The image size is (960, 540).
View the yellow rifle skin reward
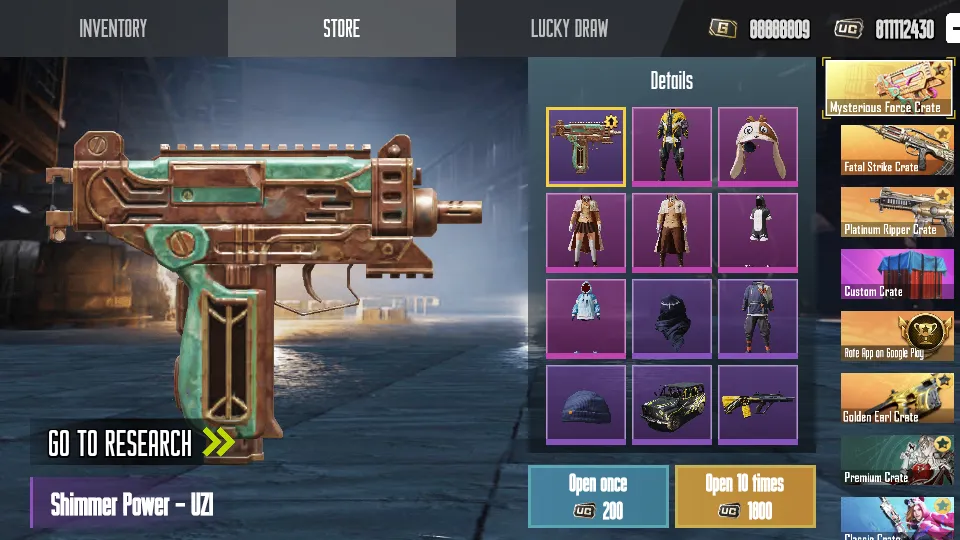pos(757,404)
